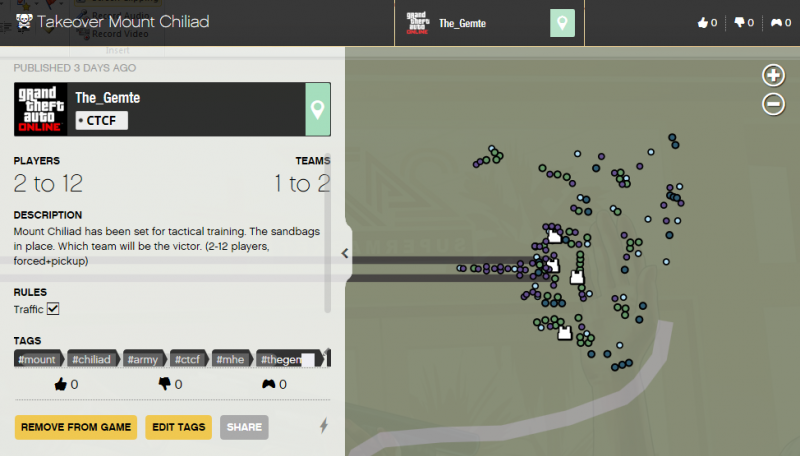Viewport: 800px width, 456px height.
Task: Click the green map pin beside the CTCF card
Action: [318, 109]
